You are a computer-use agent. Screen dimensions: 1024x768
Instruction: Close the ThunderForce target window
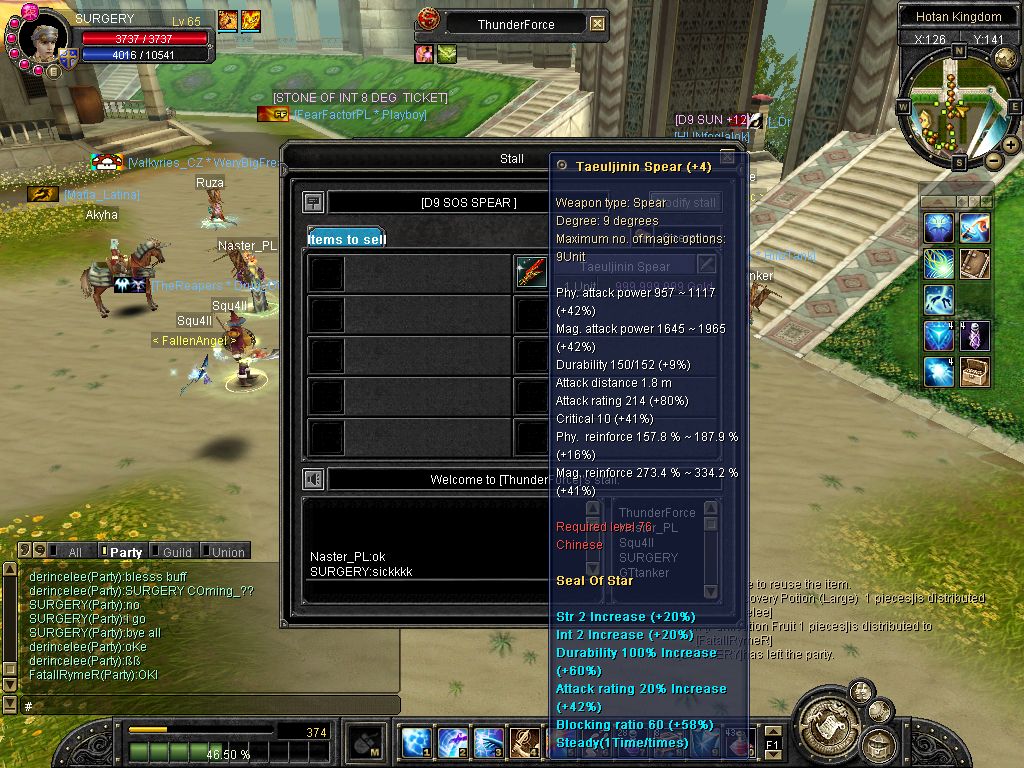(597, 24)
